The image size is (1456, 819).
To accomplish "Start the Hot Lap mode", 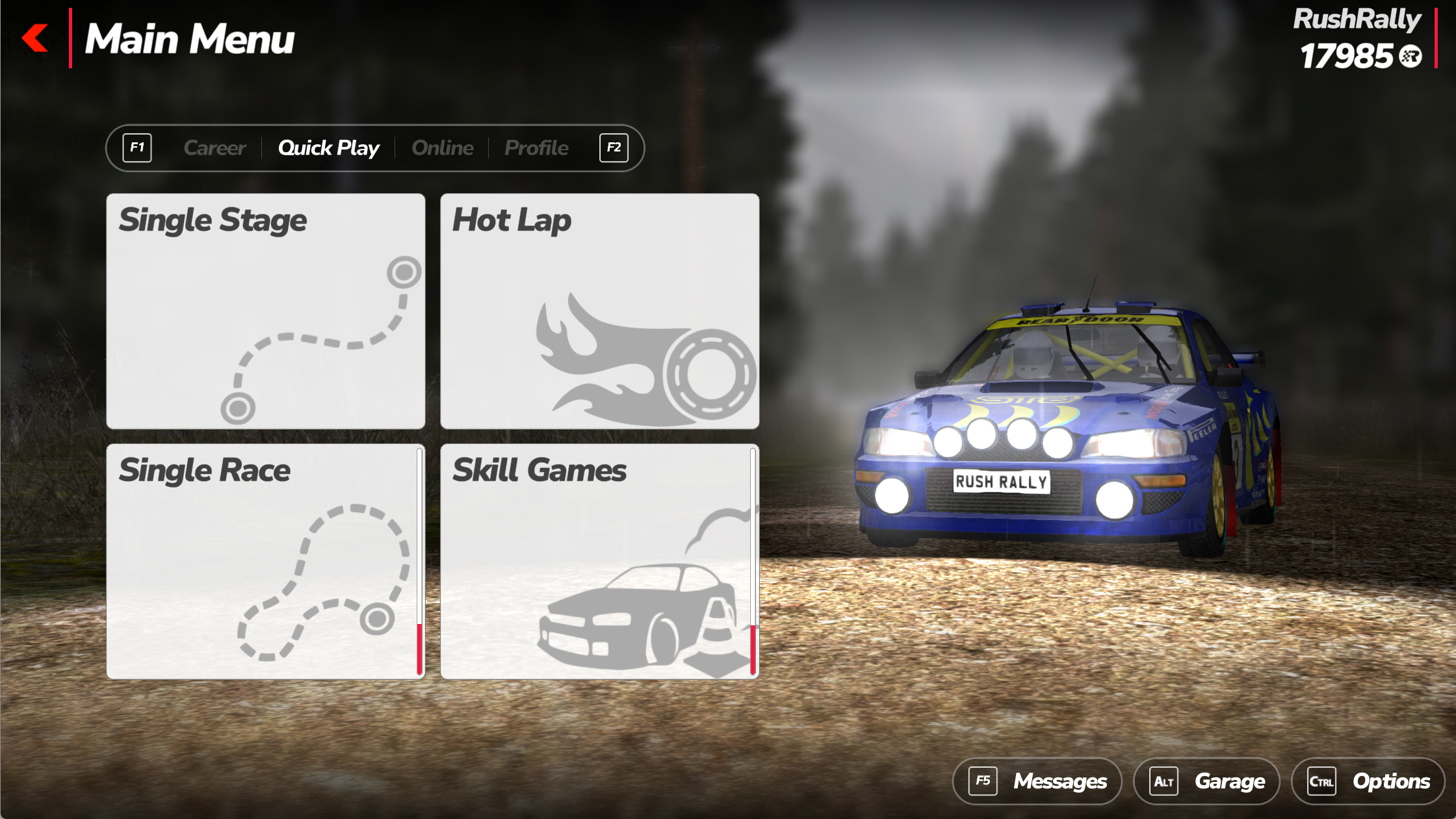I will click(x=599, y=311).
